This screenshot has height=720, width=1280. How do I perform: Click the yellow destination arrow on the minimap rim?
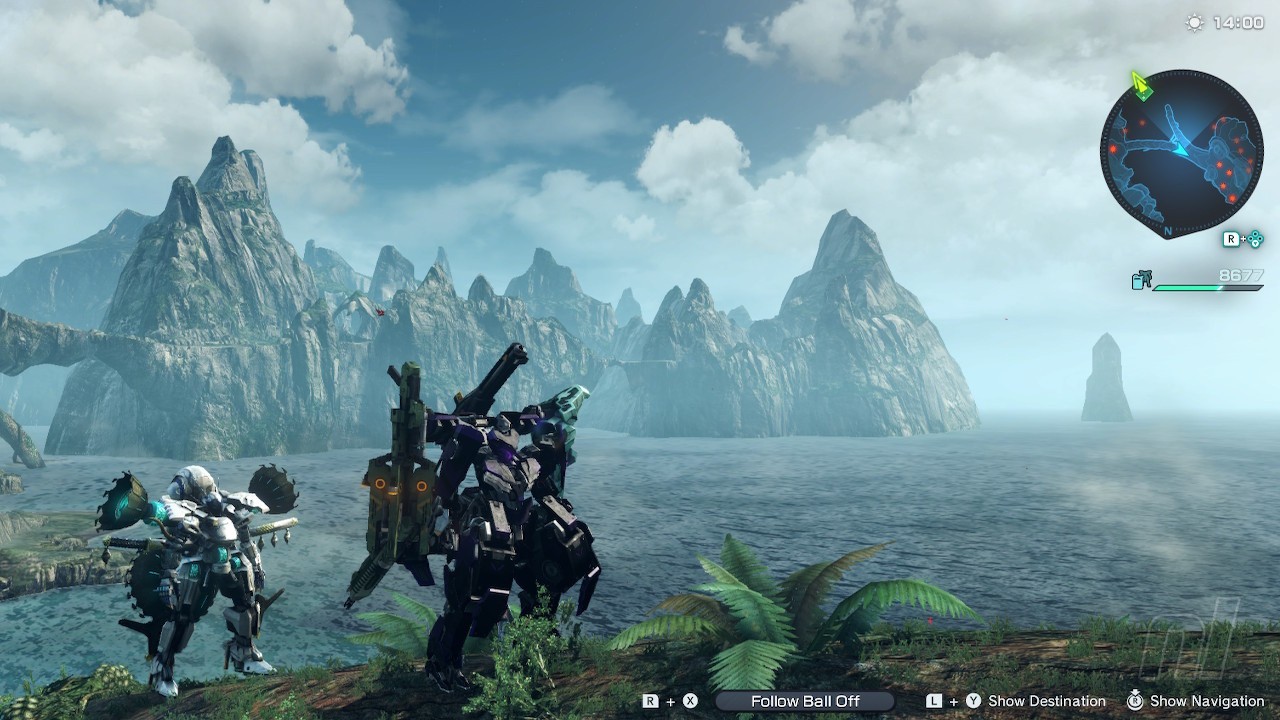[x=1141, y=85]
